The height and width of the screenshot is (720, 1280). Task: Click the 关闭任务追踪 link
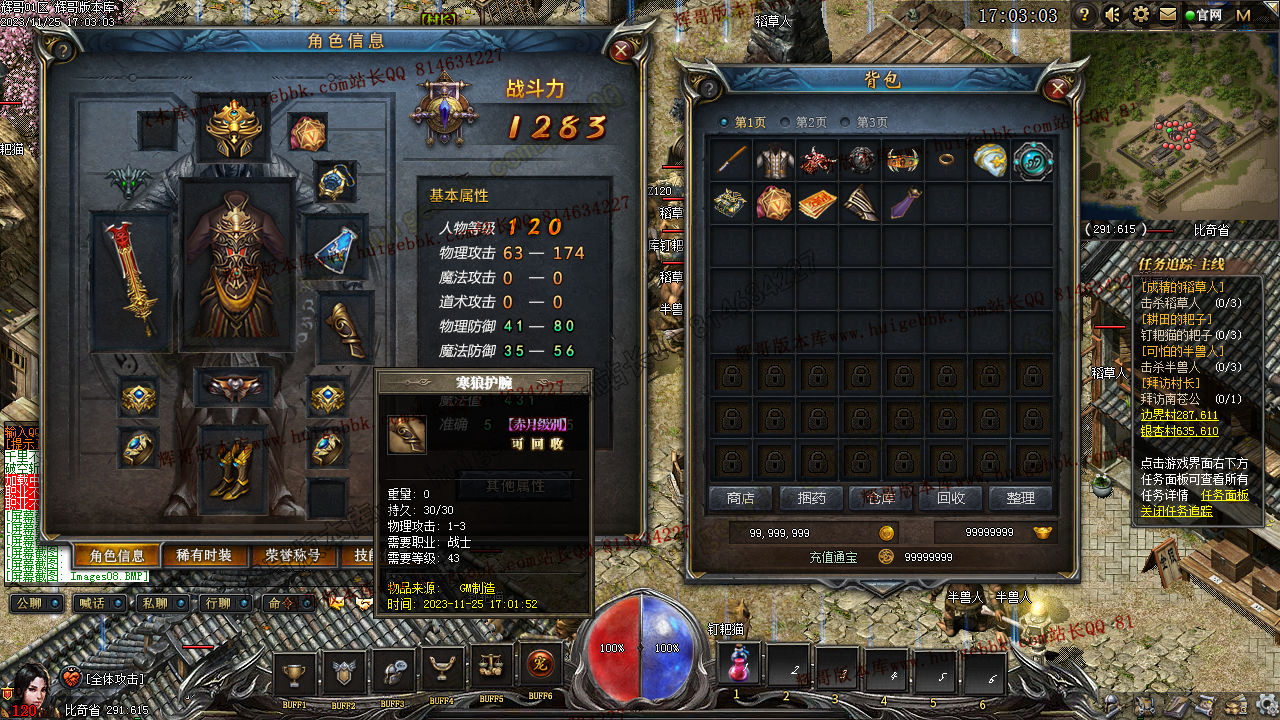[x=1176, y=511]
